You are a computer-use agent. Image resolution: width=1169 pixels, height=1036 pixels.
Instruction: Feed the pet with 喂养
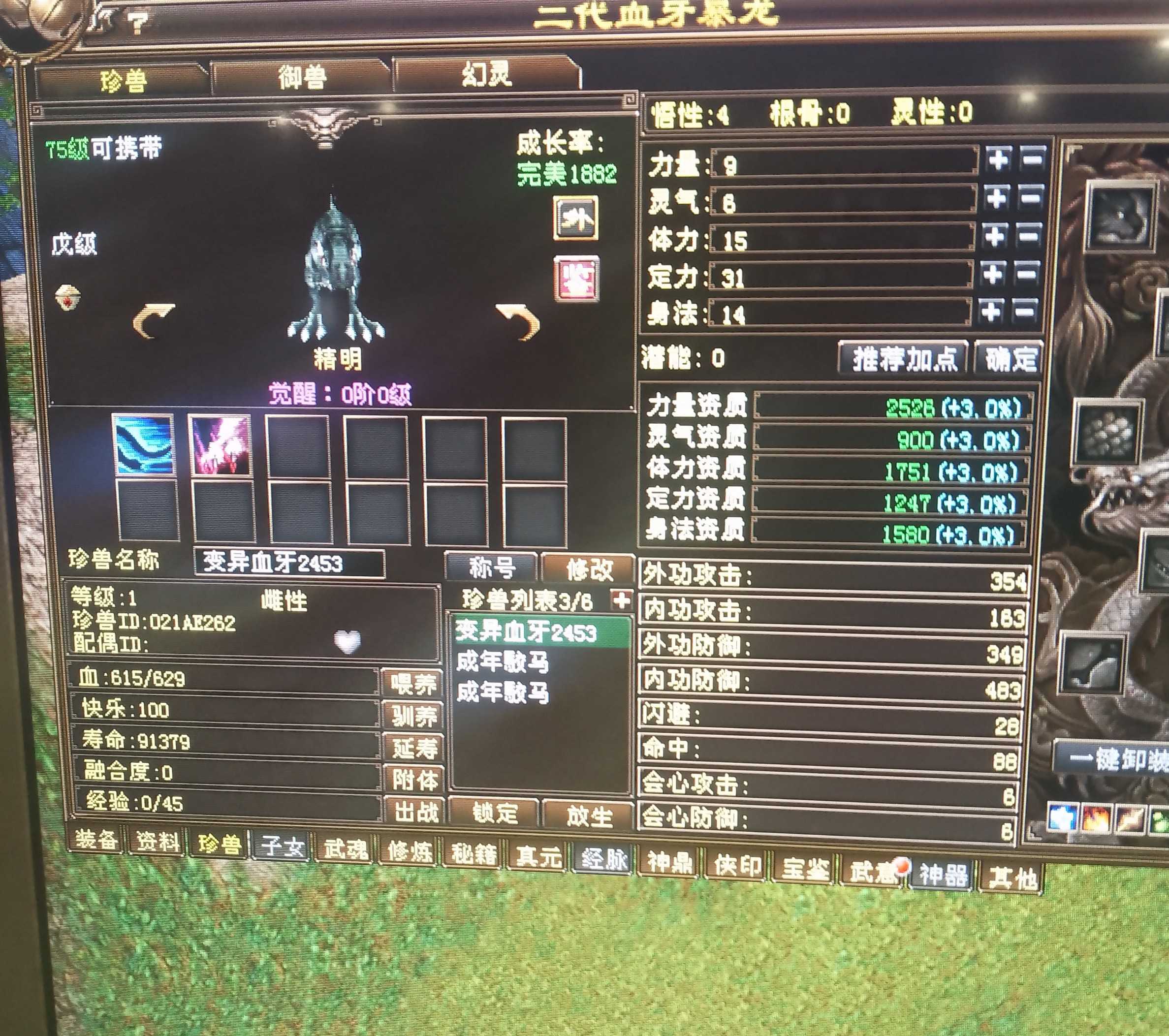(413, 683)
